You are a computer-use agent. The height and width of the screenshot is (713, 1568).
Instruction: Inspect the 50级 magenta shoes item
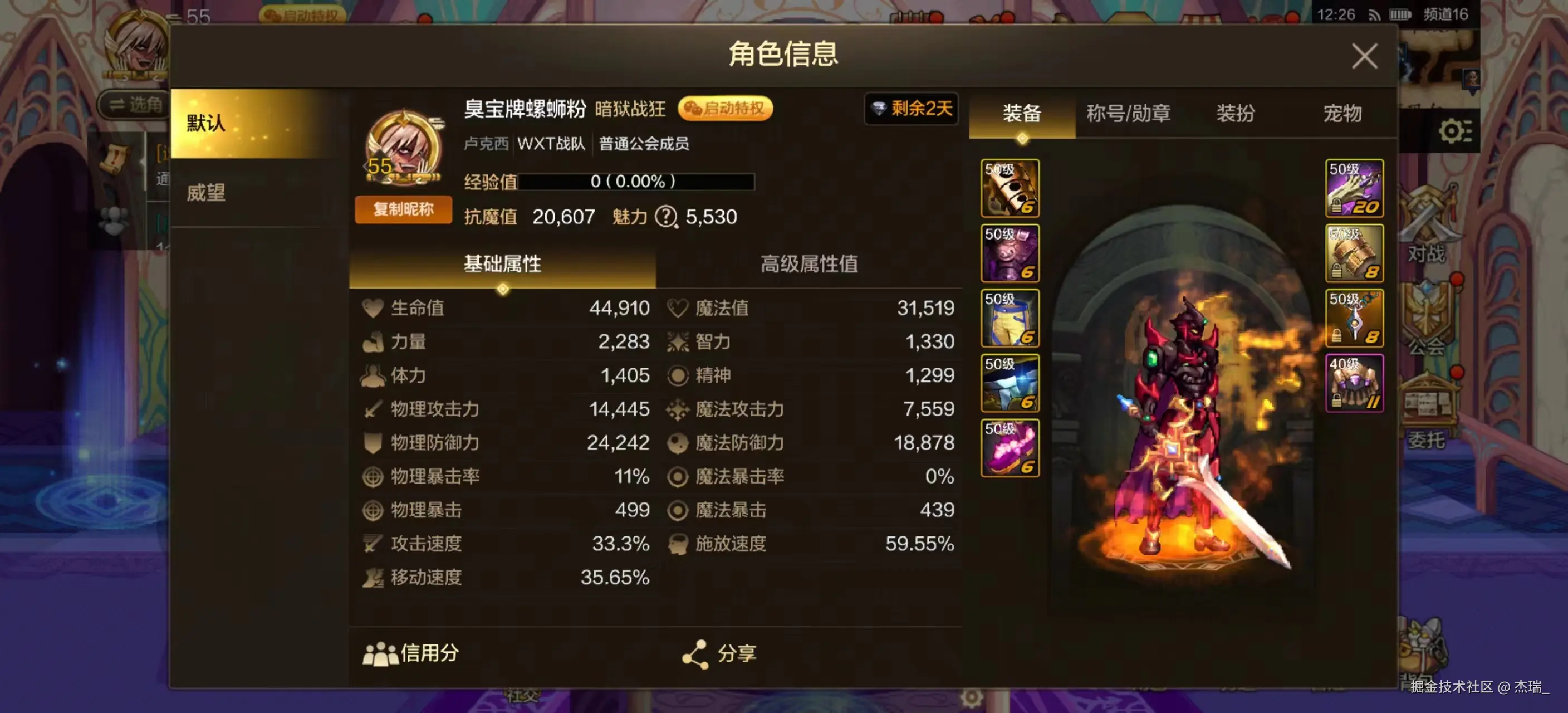1009,447
